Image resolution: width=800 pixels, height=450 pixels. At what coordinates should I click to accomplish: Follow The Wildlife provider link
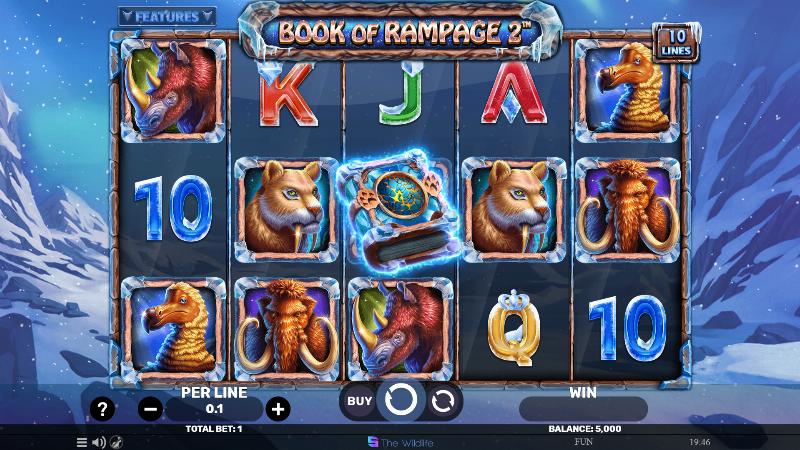[x=400, y=441]
